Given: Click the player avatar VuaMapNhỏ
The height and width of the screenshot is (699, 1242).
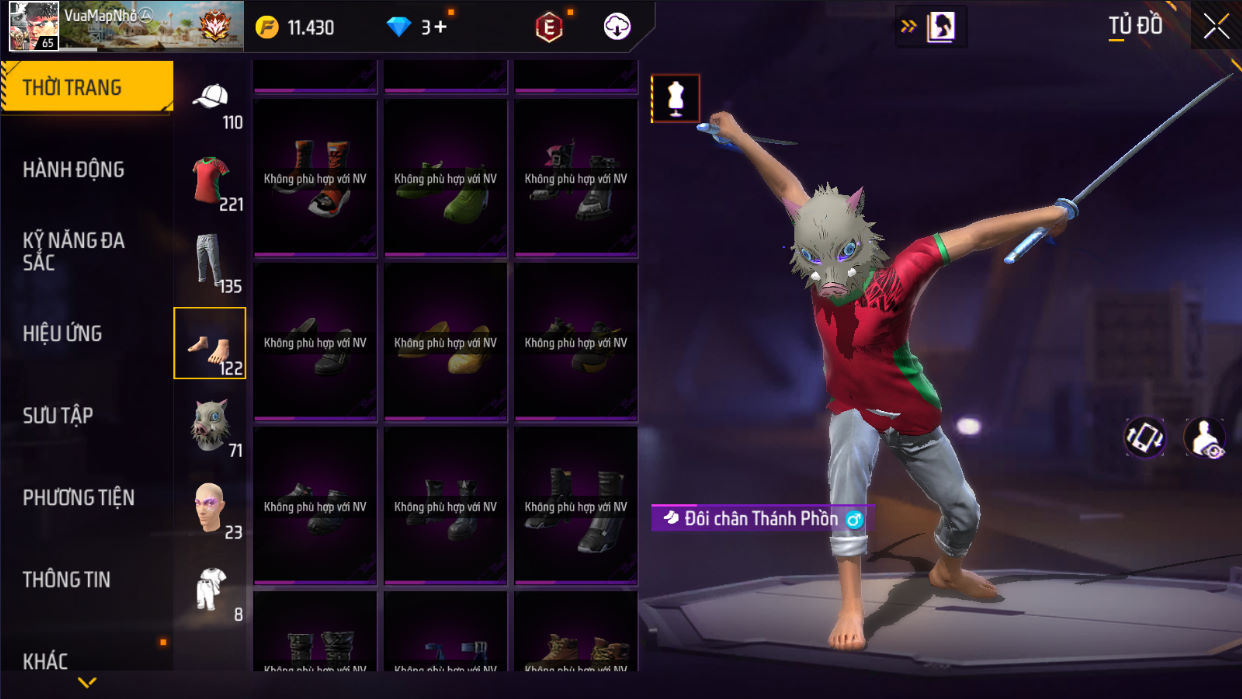Looking at the screenshot, I should (x=34, y=26).
